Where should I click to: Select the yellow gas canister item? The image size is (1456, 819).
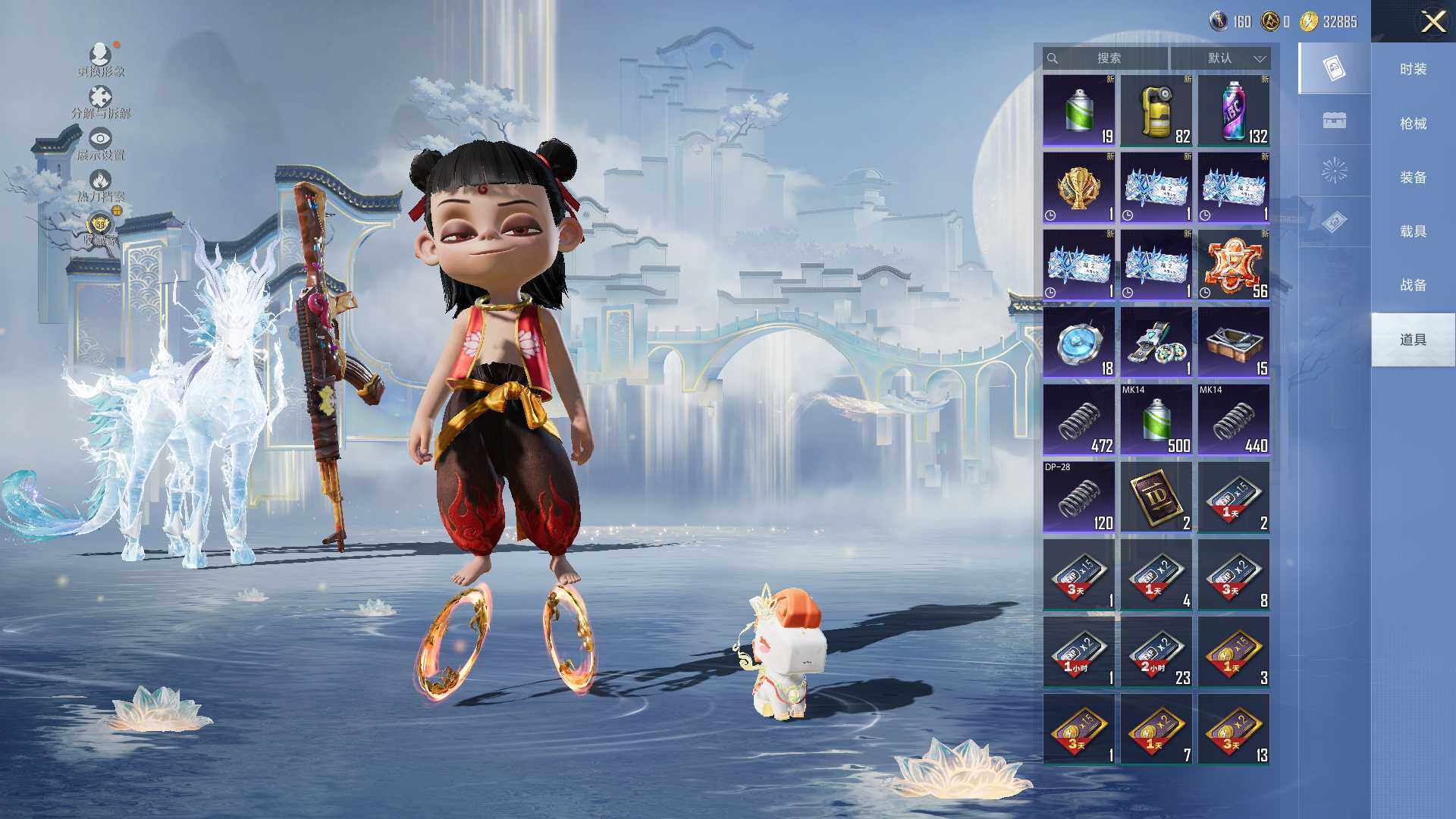click(1156, 111)
